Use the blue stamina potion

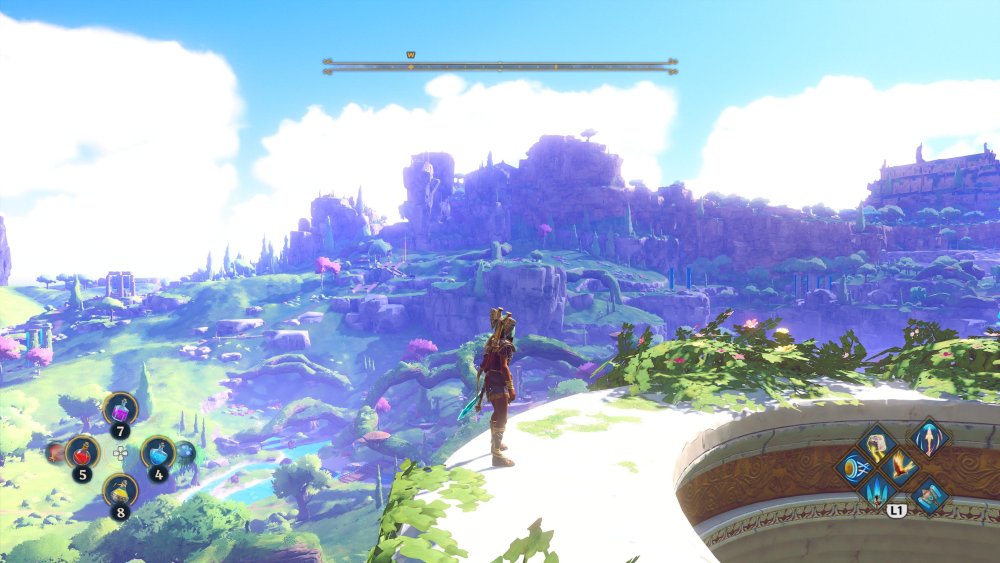157,453
